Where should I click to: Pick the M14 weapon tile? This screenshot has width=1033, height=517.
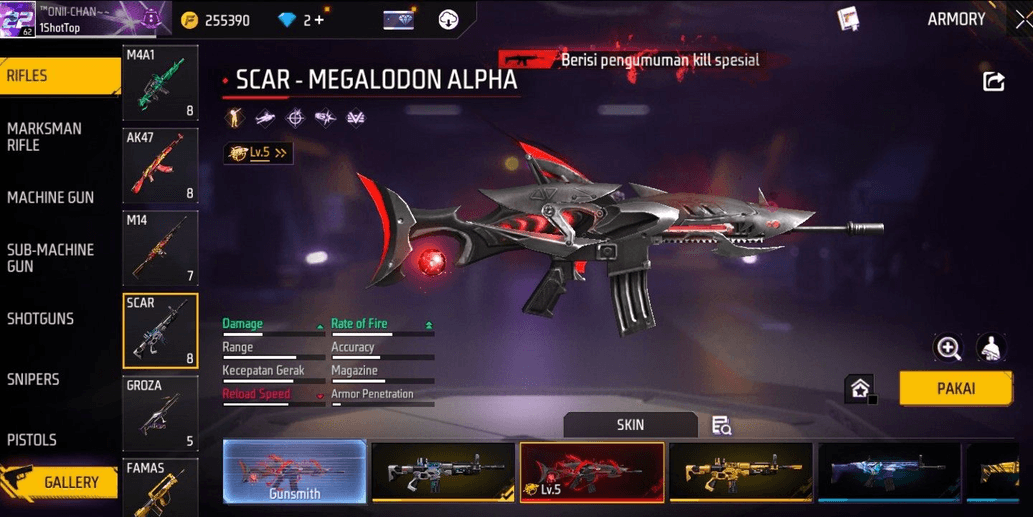[160, 248]
